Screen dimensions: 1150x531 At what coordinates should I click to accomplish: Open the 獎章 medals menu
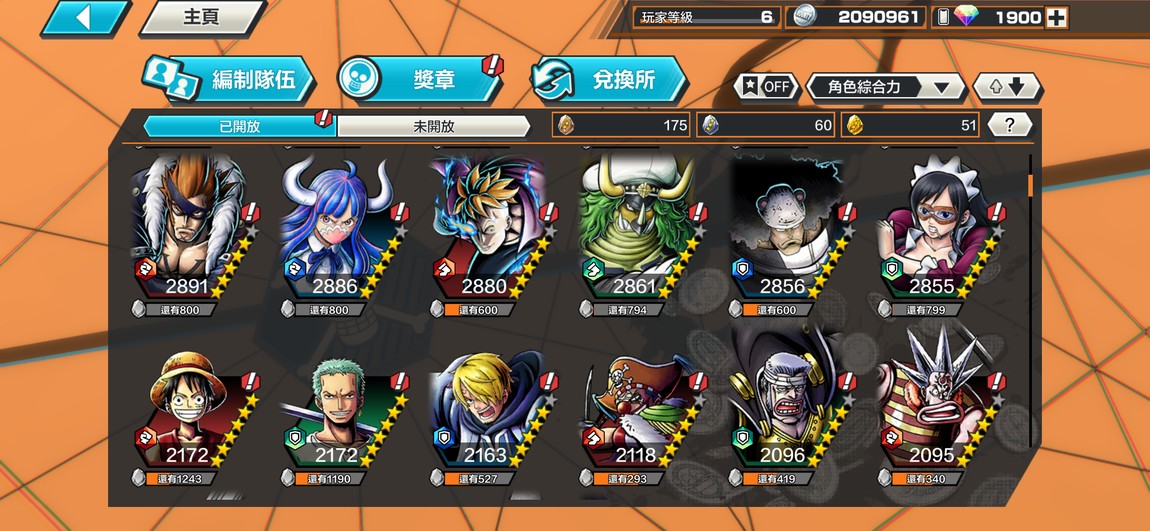[419, 80]
